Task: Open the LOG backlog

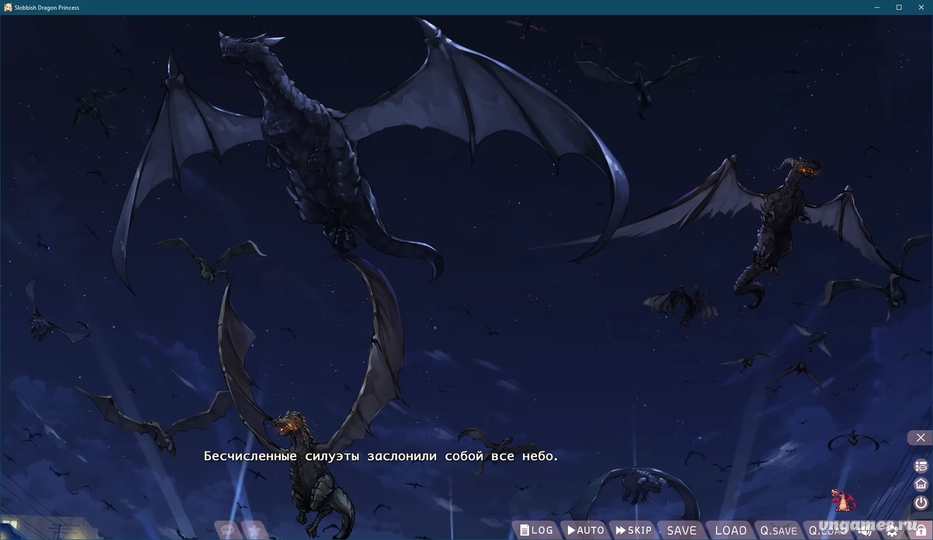Action: point(537,530)
